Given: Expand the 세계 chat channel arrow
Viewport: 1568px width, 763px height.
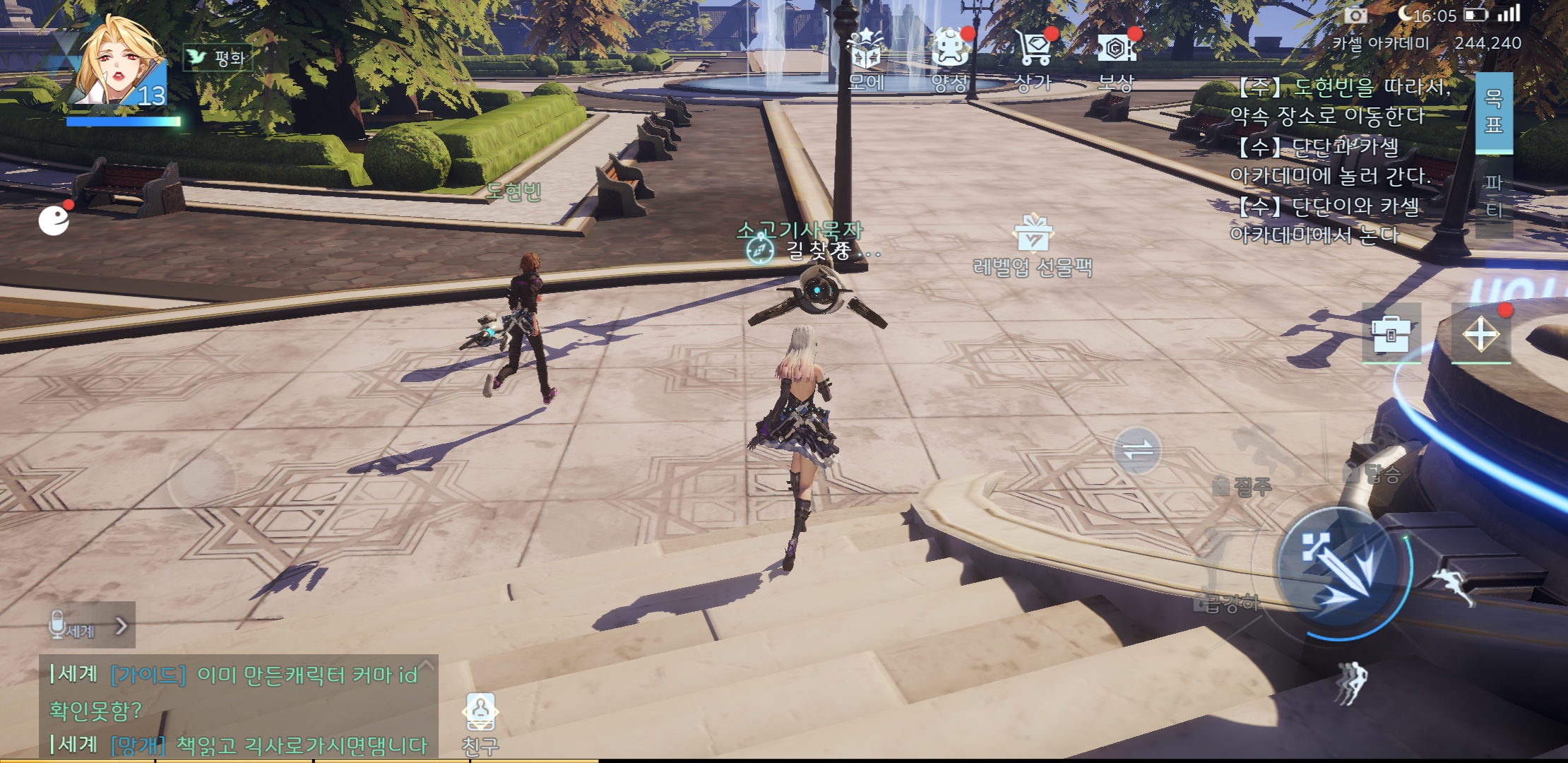Looking at the screenshot, I should coord(121,626).
